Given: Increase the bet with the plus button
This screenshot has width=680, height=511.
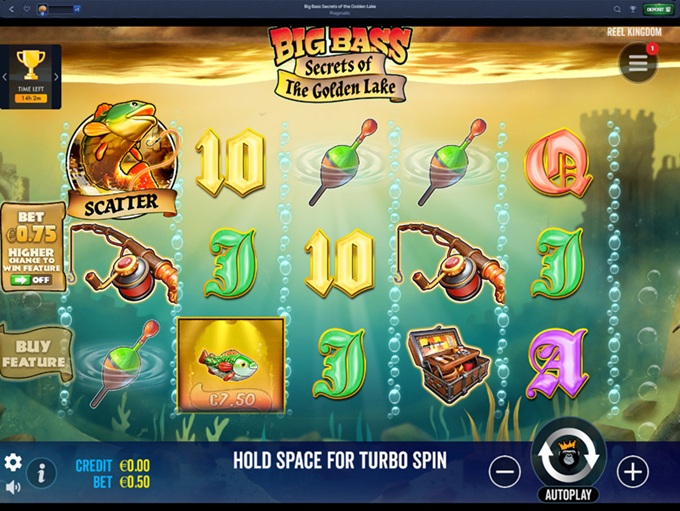Looking at the screenshot, I should pos(632,471).
